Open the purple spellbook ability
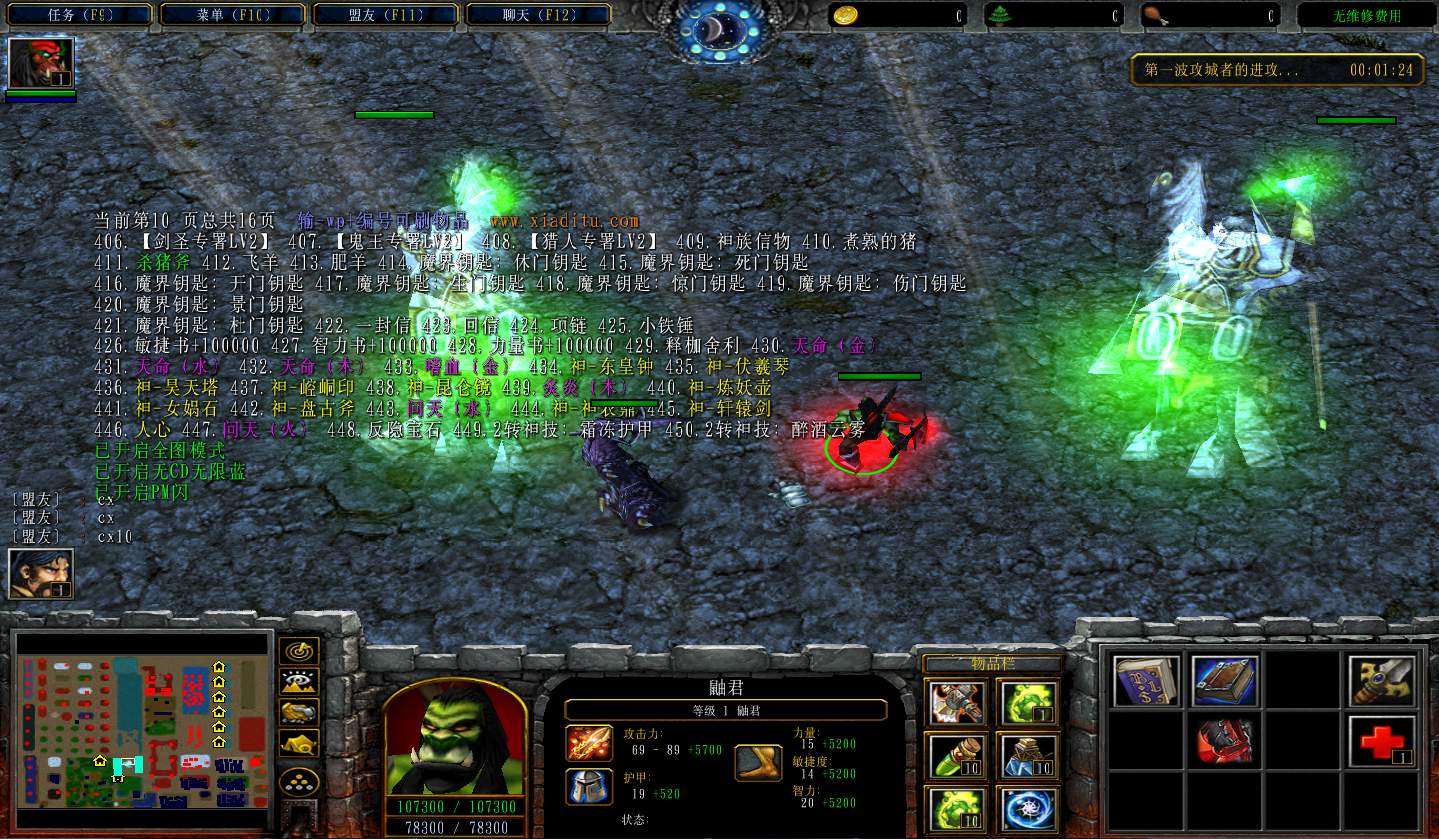This screenshot has height=839, width=1439. [x=1146, y=681]
